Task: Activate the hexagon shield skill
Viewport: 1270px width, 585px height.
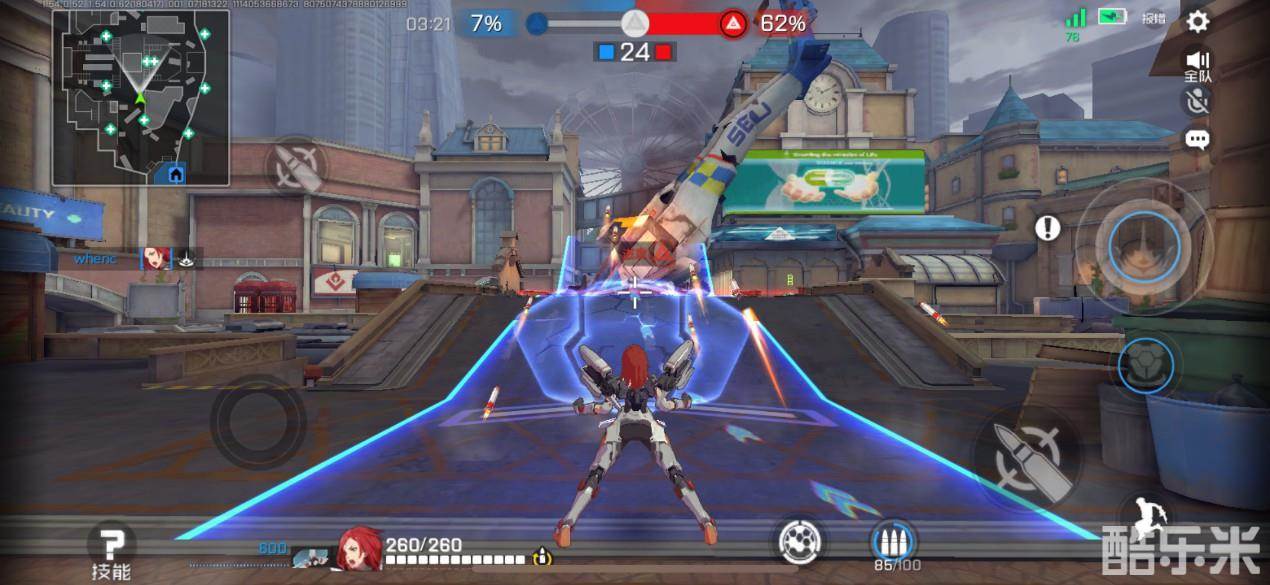Action: click(1144, 365)
